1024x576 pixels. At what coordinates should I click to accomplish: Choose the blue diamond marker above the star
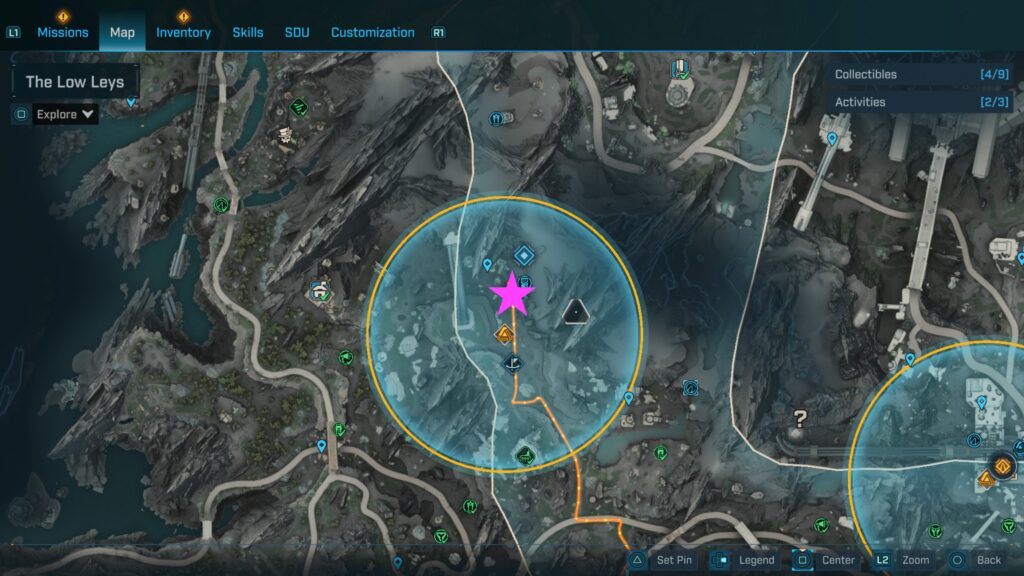522,256
